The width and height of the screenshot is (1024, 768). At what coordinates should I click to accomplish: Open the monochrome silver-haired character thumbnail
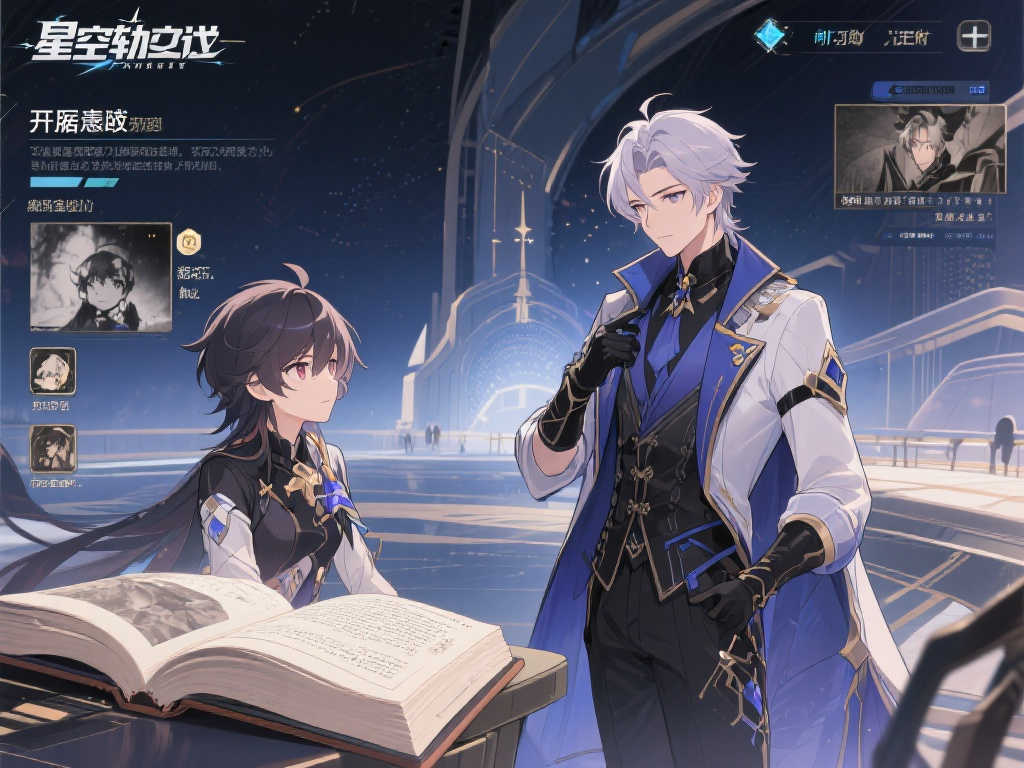(x=919, y=149)
